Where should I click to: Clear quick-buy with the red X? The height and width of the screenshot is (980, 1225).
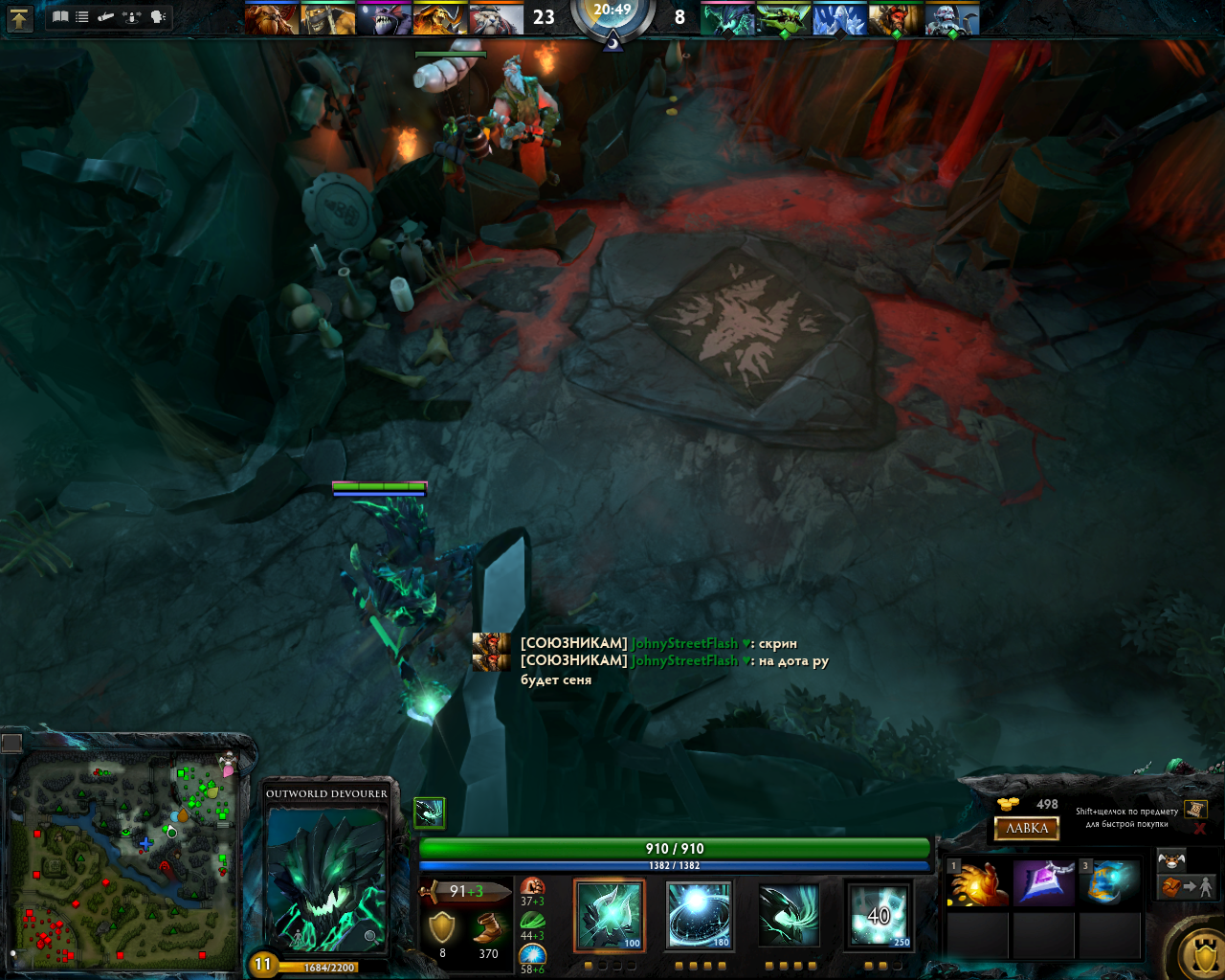pyautogui.click(x=1199, y=829)
